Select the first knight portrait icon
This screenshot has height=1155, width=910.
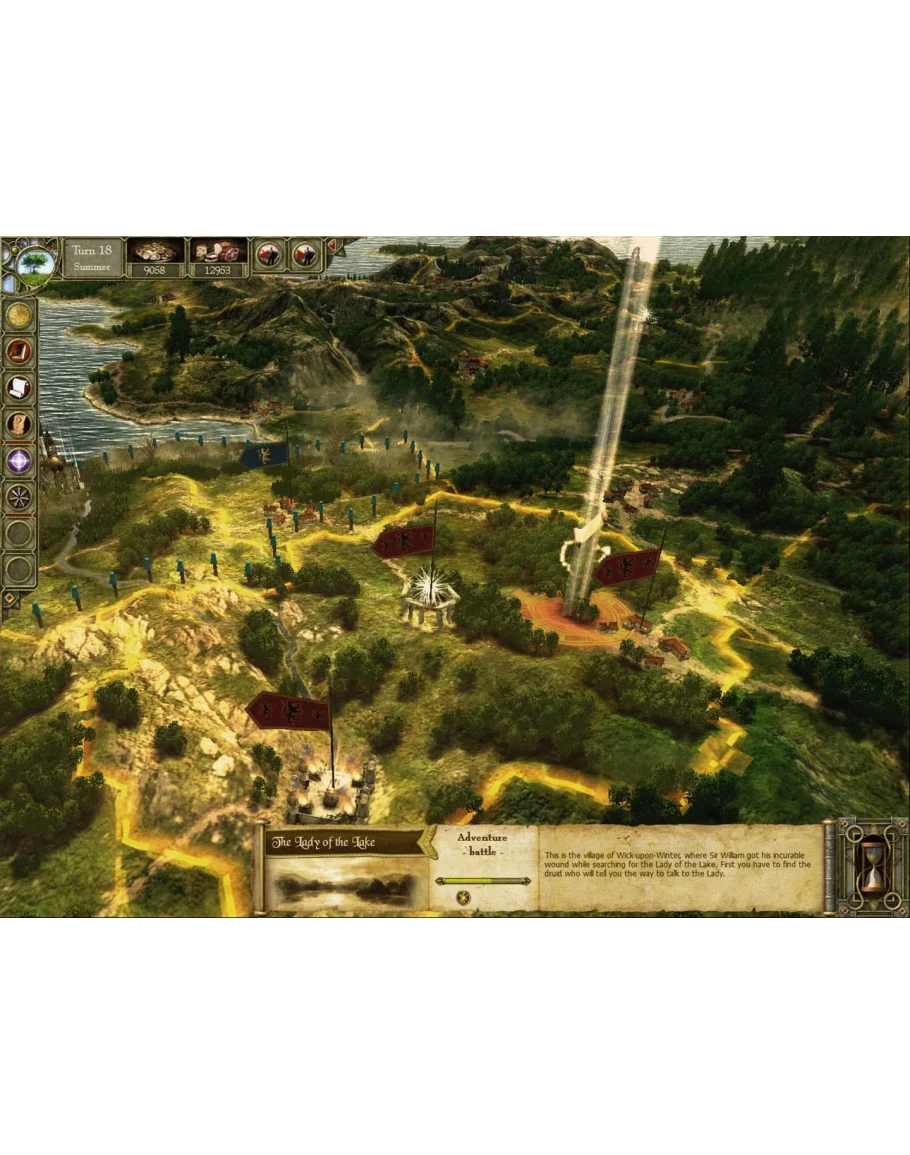point(269,255)
